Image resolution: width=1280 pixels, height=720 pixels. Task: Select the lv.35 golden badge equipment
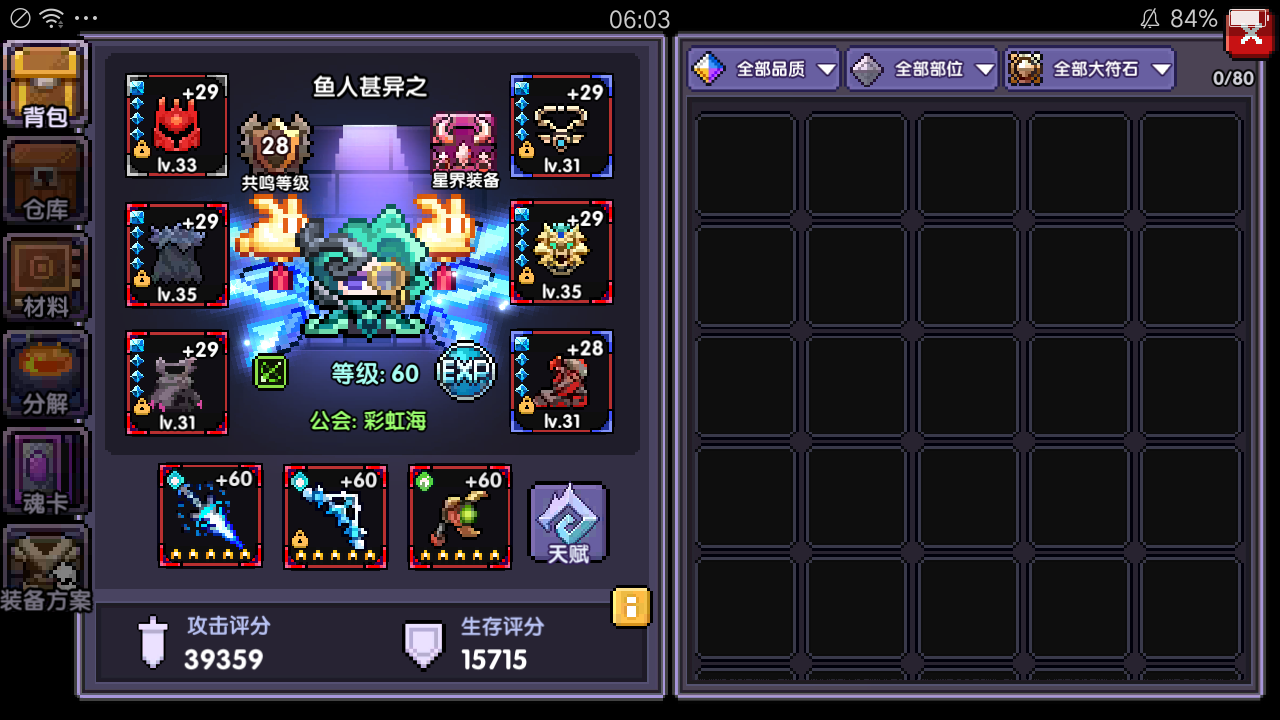click(x=561, y=253)
